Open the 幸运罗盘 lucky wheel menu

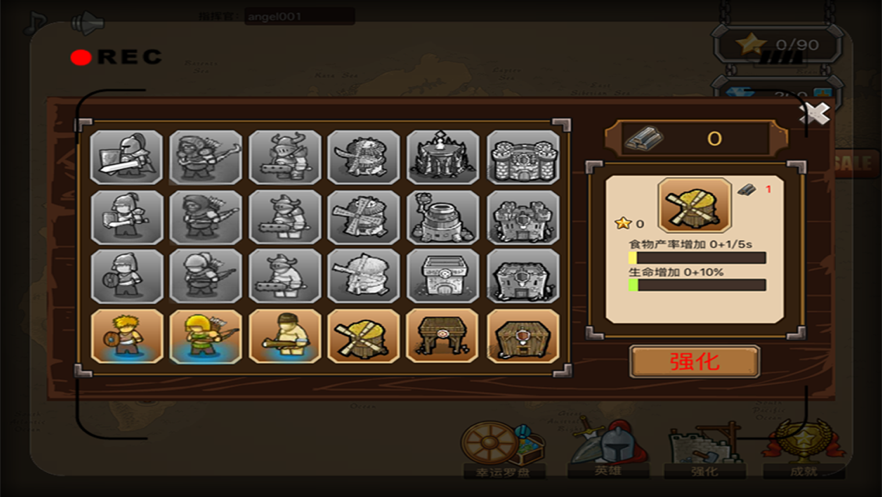coord(499,448)
